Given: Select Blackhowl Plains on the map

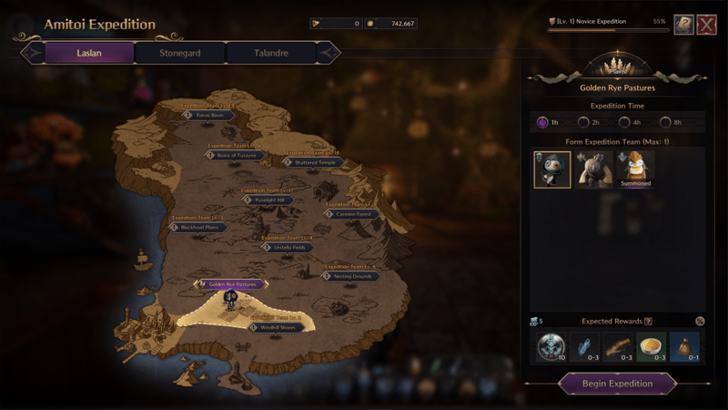Looking at the screenshot, I should pyautogui.click(x=199, y=227).
